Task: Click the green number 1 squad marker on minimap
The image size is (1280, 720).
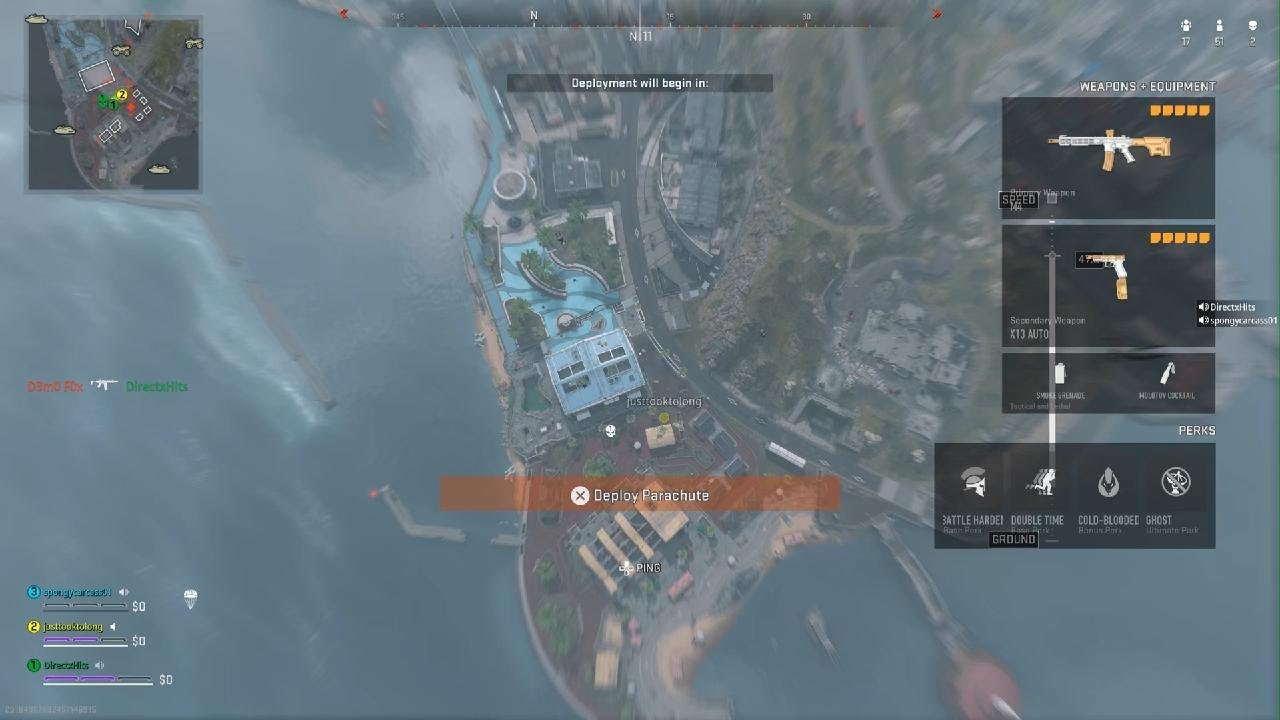Action: click(x=113, y=104)
